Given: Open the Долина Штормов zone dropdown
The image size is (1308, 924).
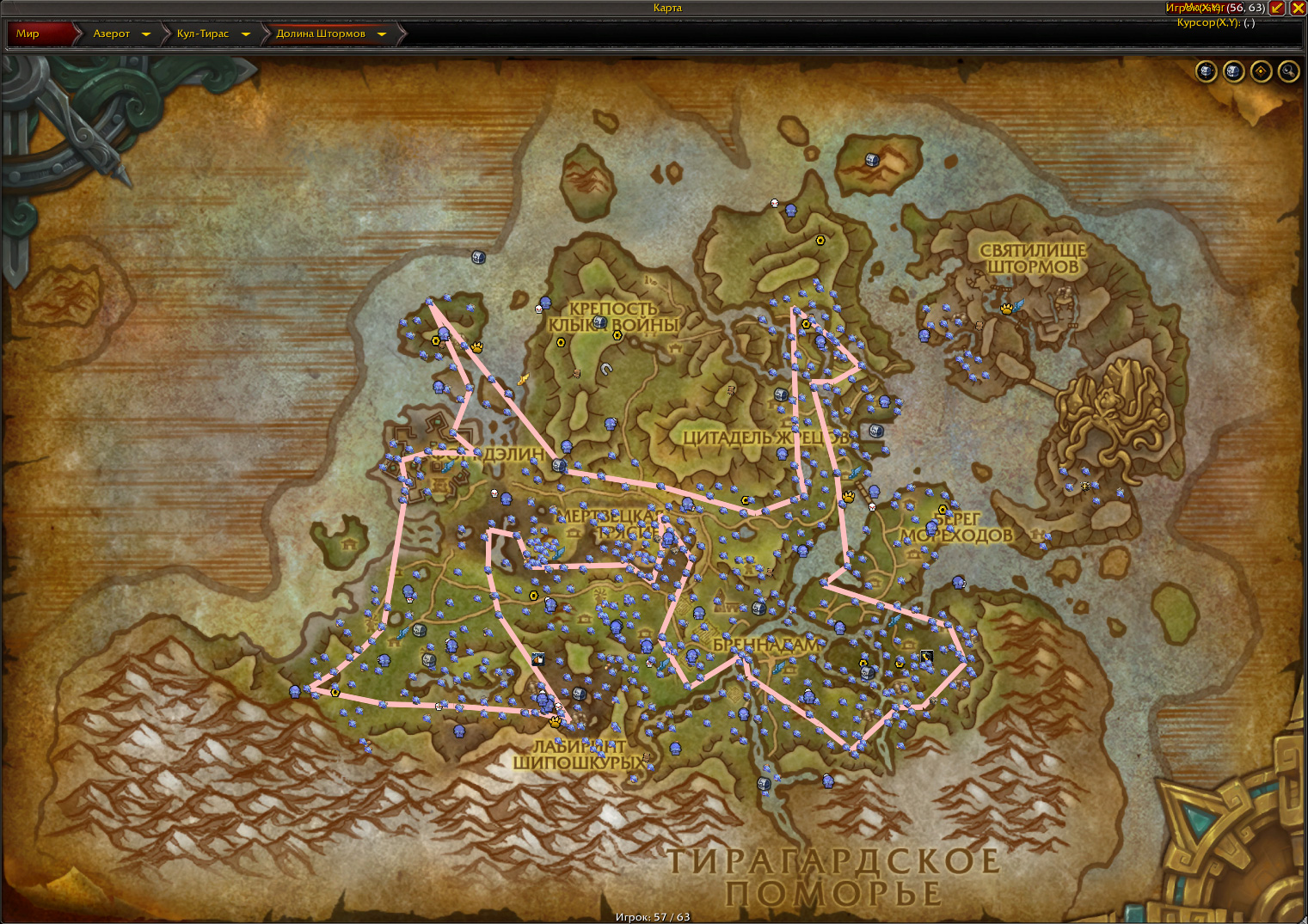Looking at the screenshot, I should click(x=381, y=34).
